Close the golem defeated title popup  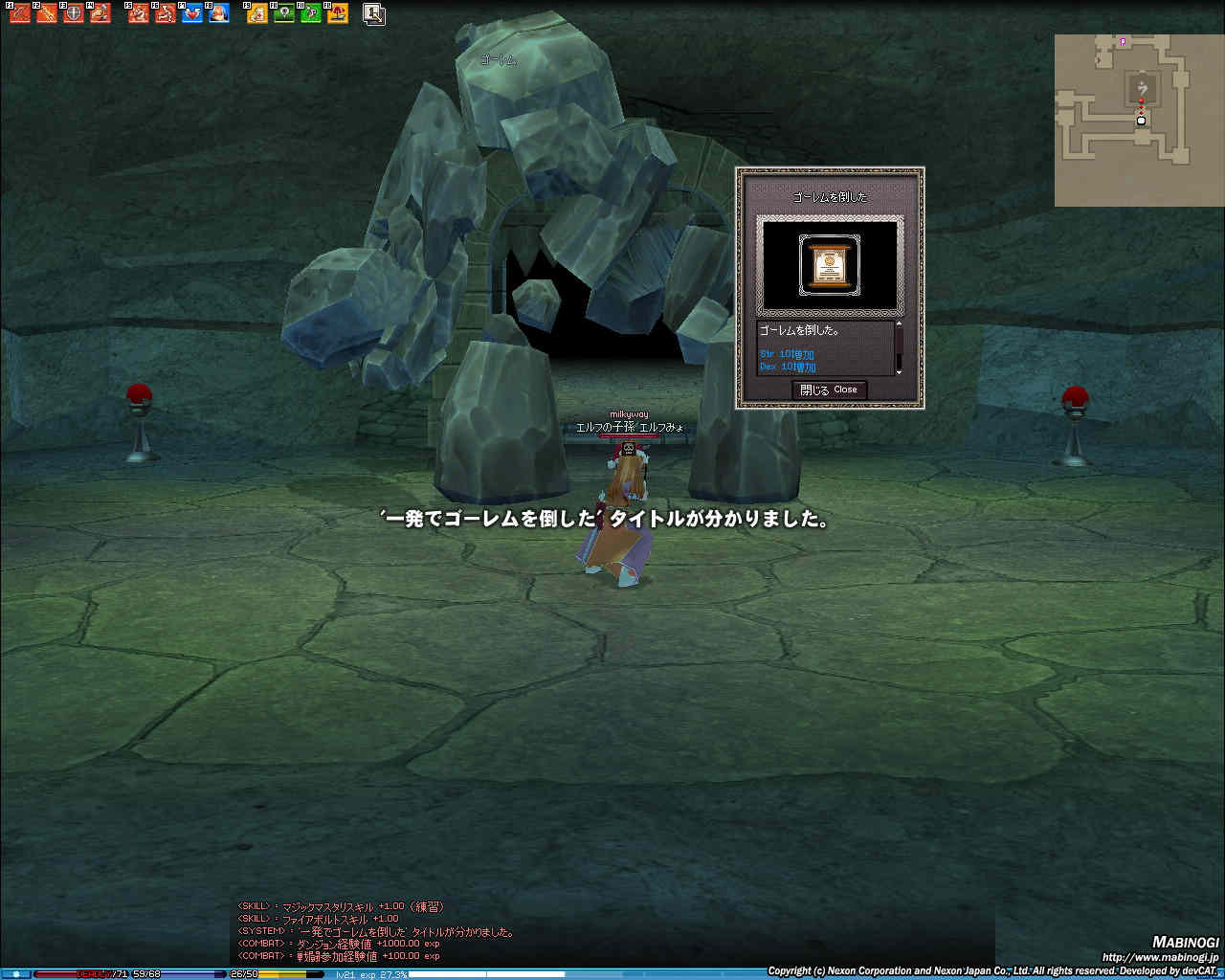[x=829, y=390]
